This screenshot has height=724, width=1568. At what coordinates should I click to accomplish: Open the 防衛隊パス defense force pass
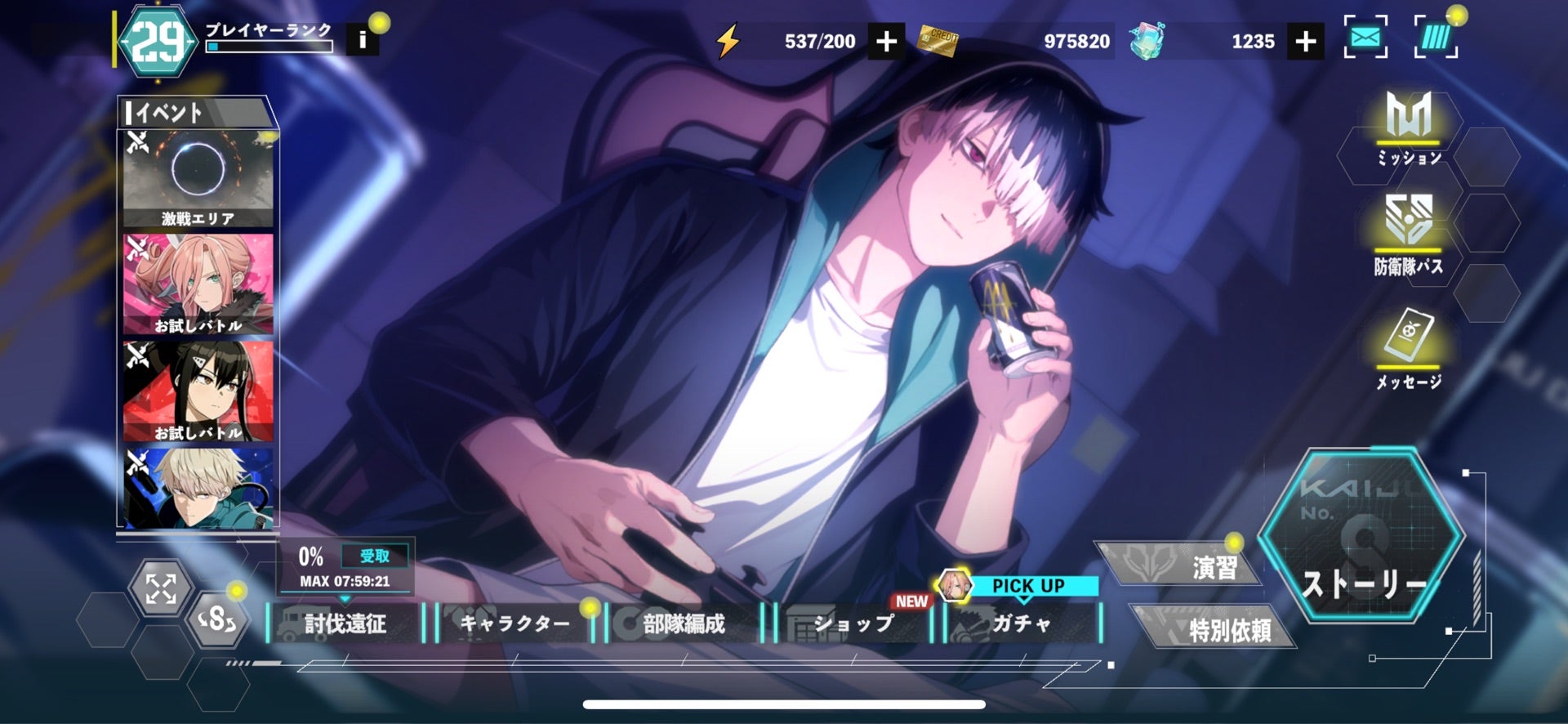[x=1408, y=233]
